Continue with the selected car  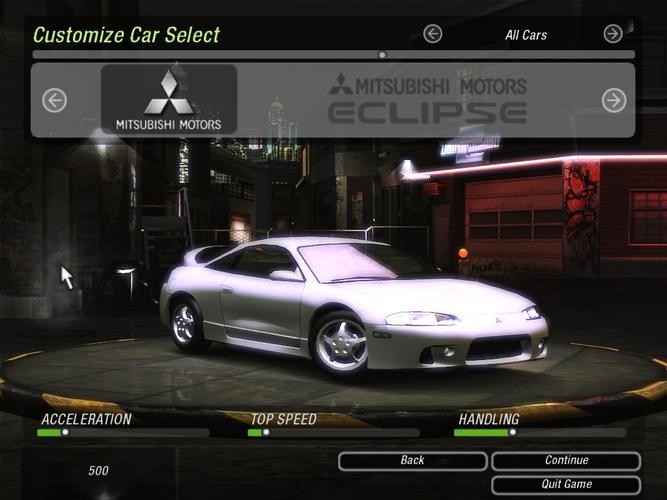(x=566, y=461)
